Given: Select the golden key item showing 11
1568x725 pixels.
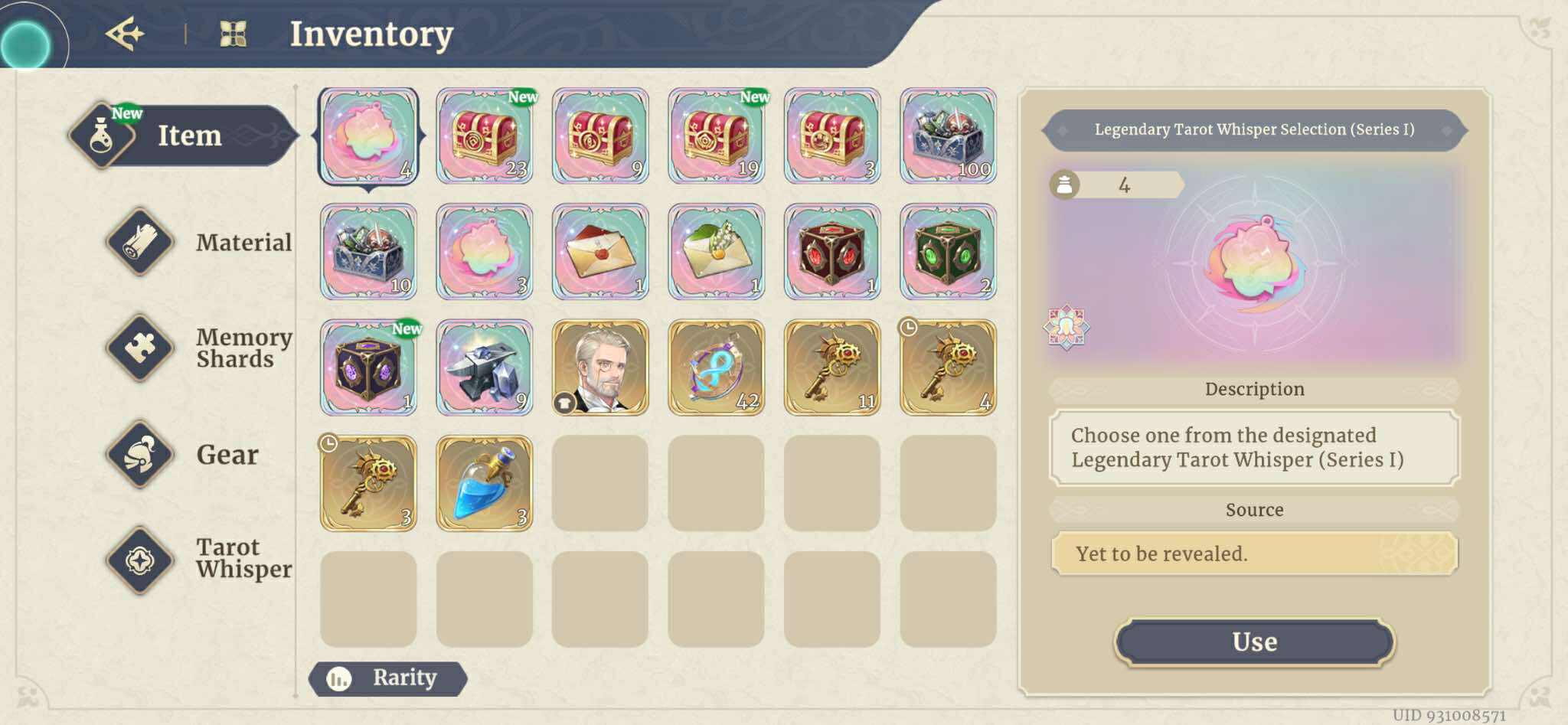Looking at the screenshot, I should [x=832, y=367].
